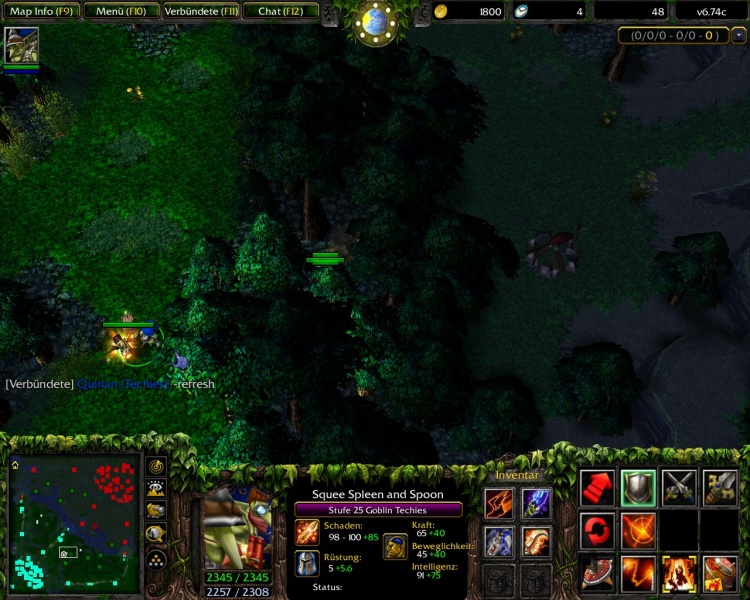Toggle minimap terrain display button
This screenshot has width=750, height=600.
[x=157, y=489]
